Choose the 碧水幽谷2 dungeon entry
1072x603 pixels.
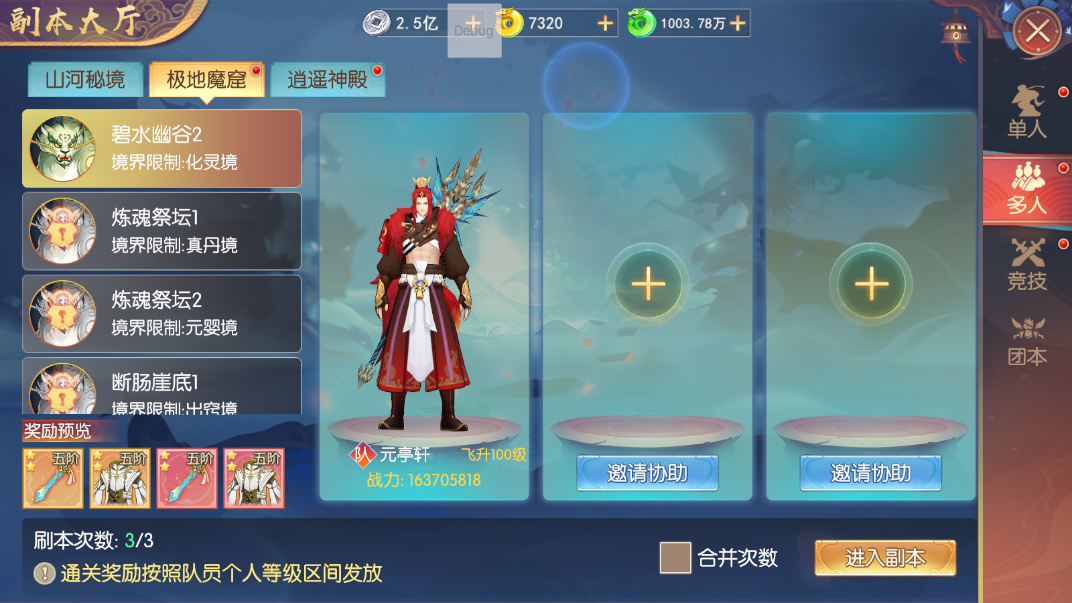pyautogui.click(x=162, y=148)
